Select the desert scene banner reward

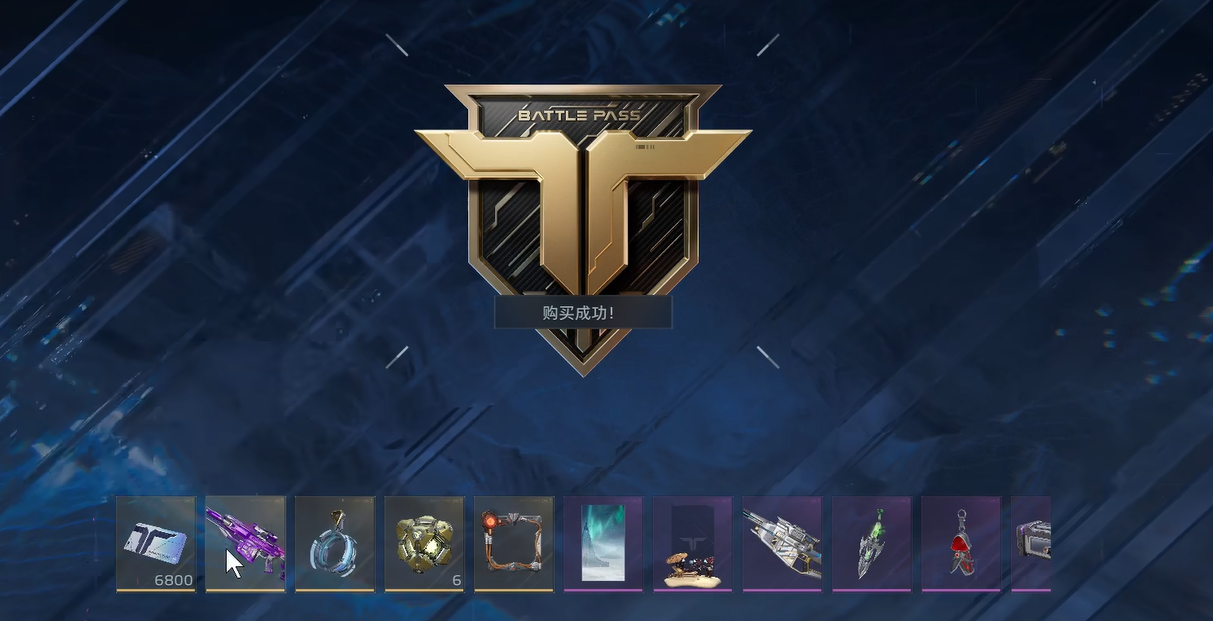[x=693, y=543]
